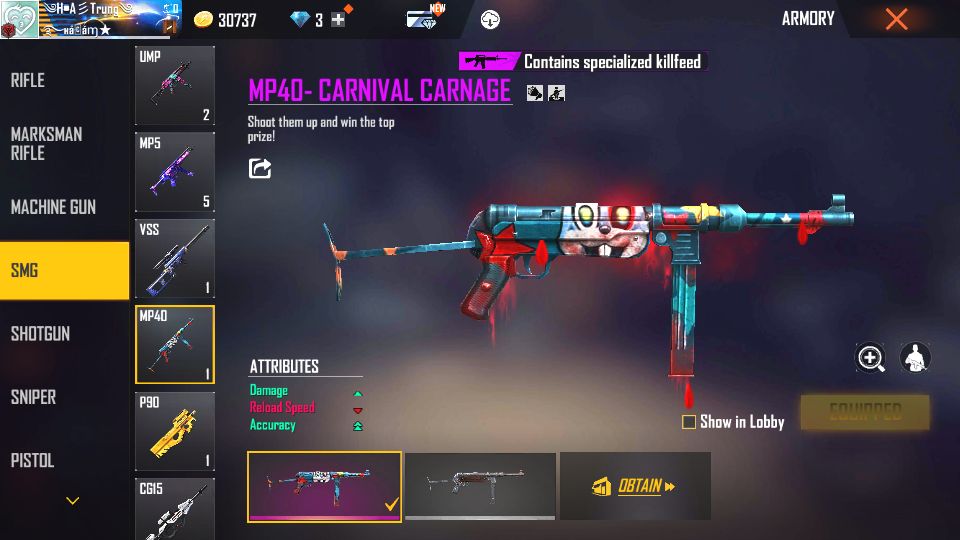Click the share icon under the description

260,168
